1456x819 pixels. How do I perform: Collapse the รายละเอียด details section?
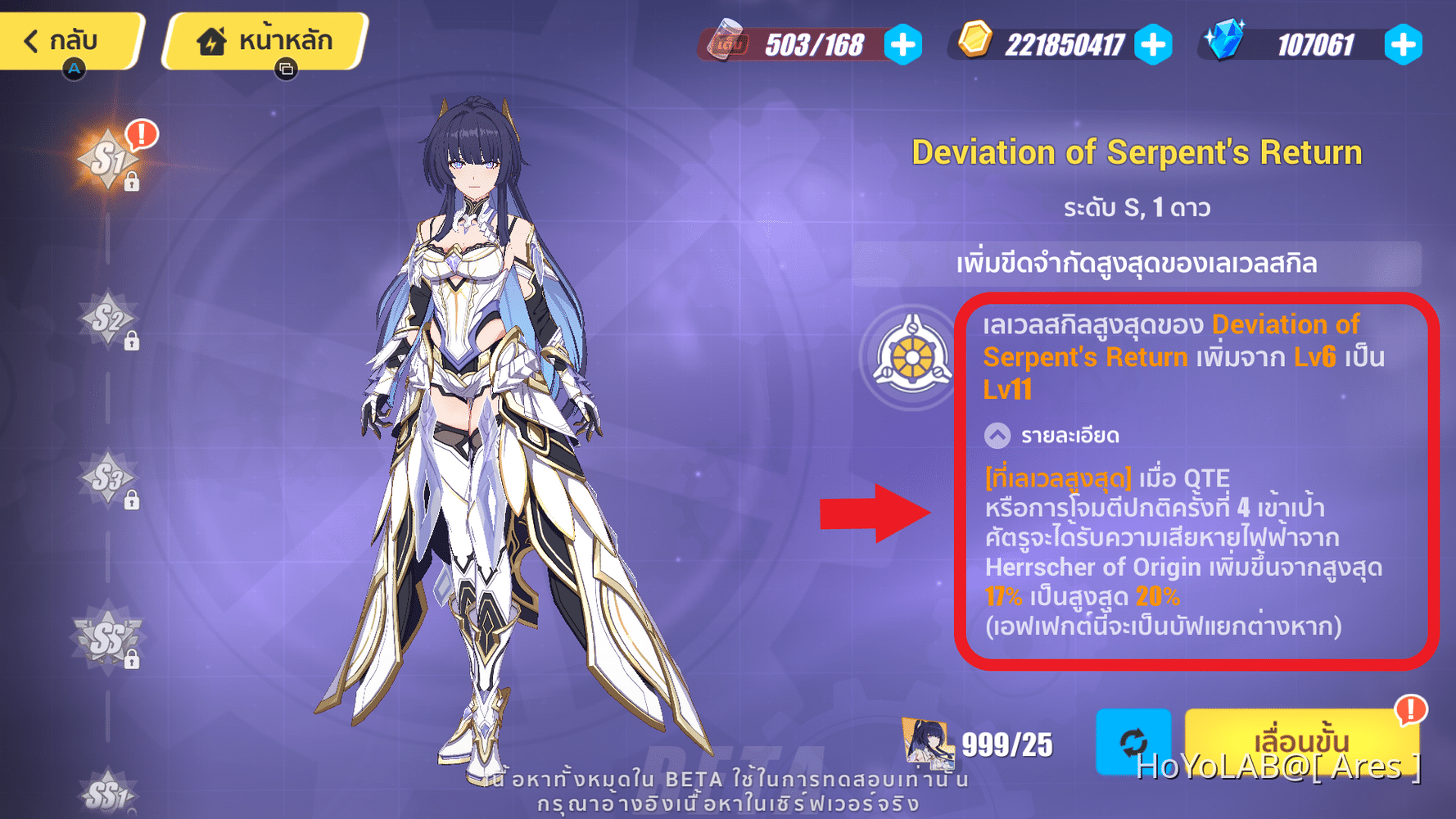[x=996, y=435]
